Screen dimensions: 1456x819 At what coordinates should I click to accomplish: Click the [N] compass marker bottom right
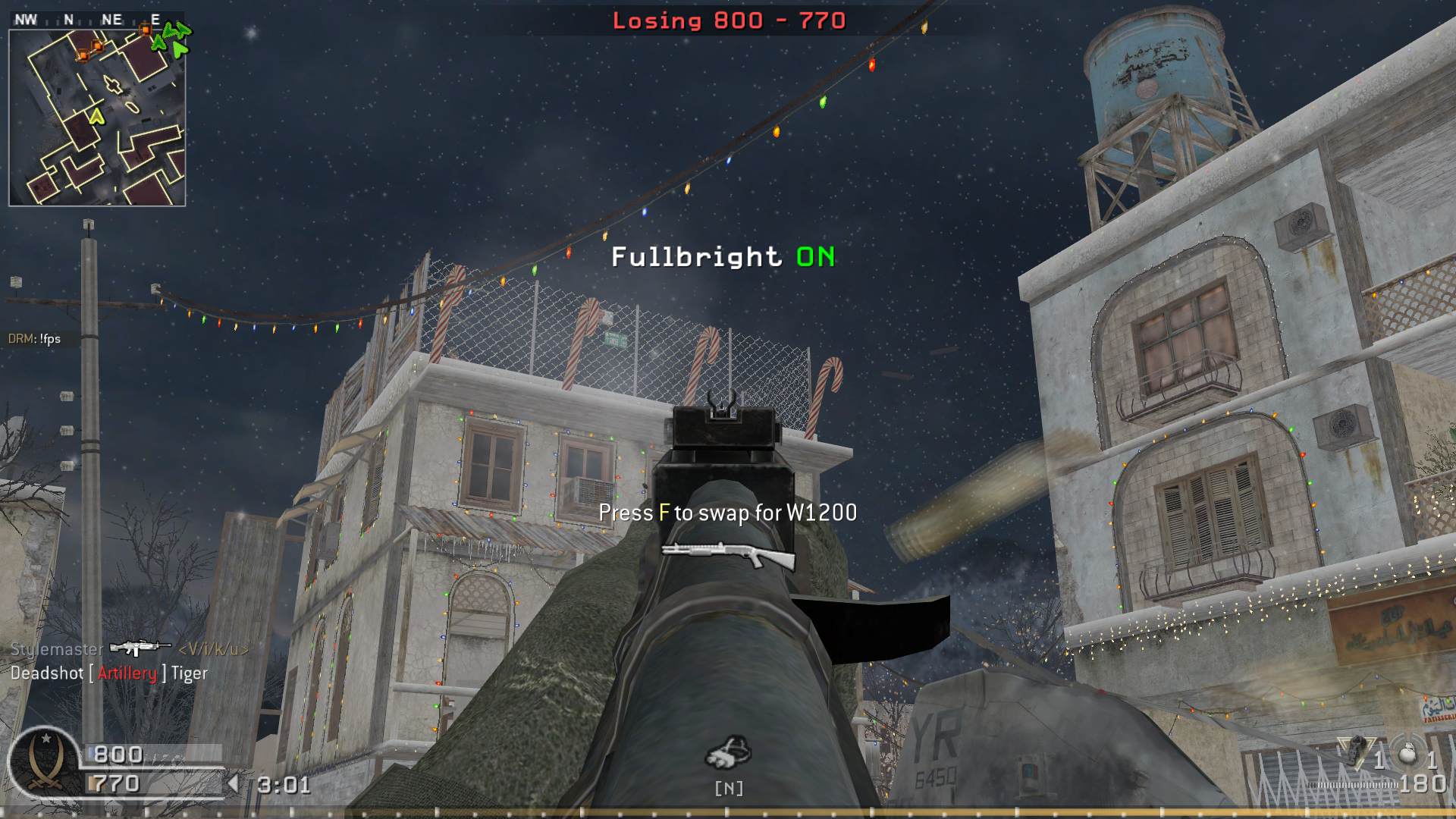point(729,788)
